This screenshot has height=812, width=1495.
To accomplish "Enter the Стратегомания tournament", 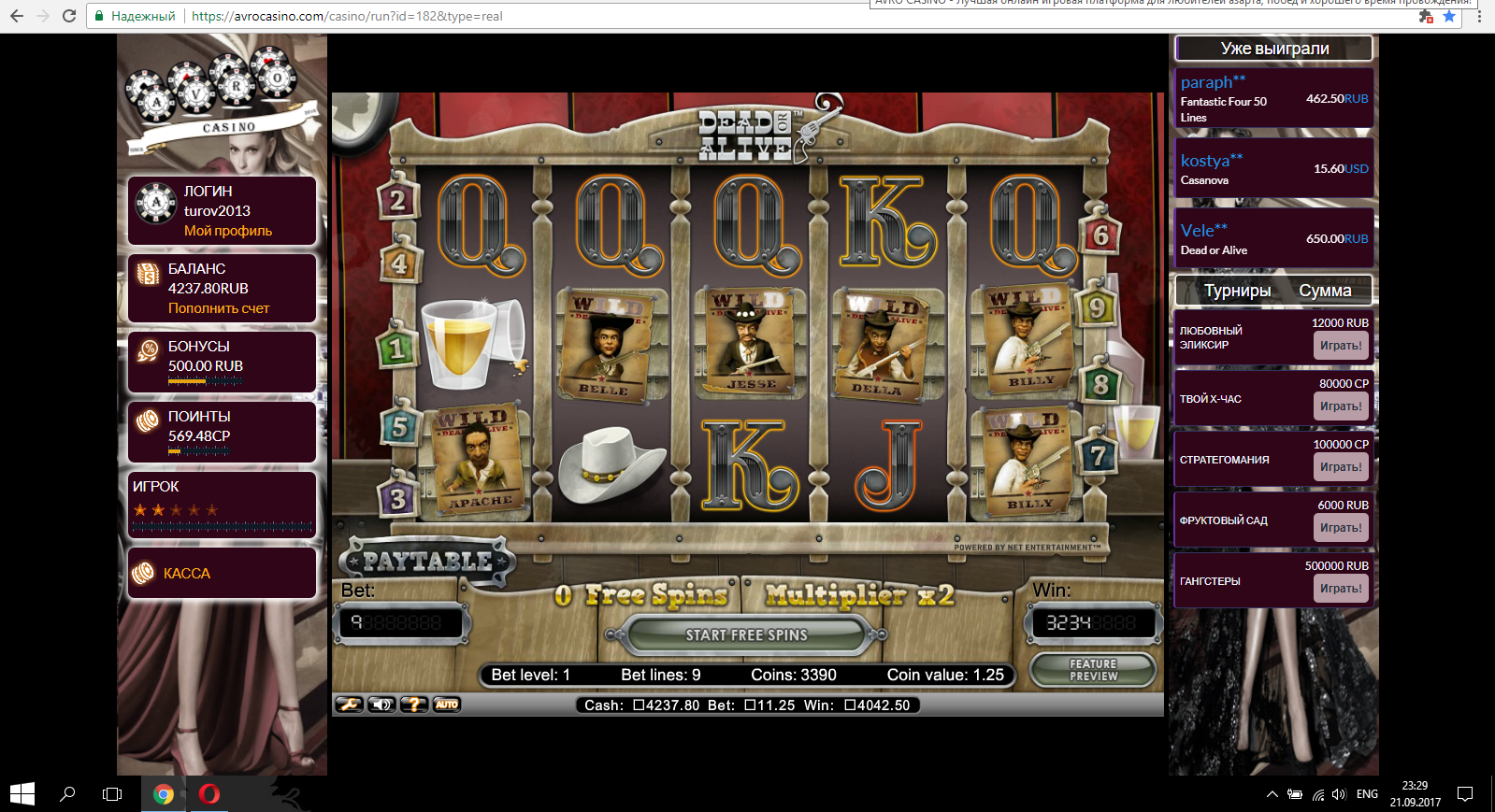I will [x=1341, y=467].
